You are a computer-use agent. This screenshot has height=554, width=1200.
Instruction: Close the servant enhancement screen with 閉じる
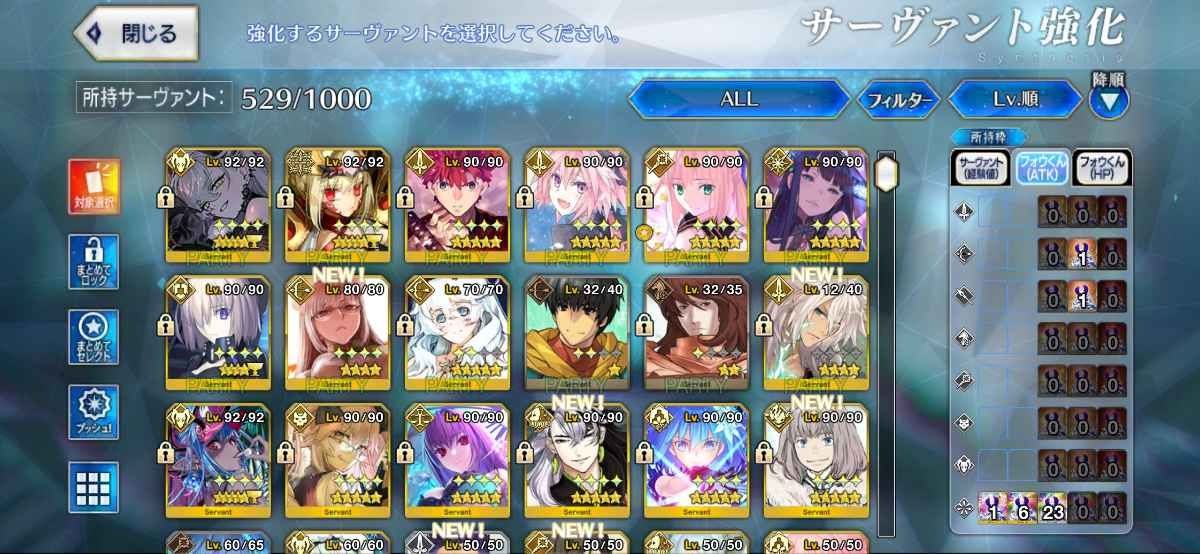tap(135, 33)
